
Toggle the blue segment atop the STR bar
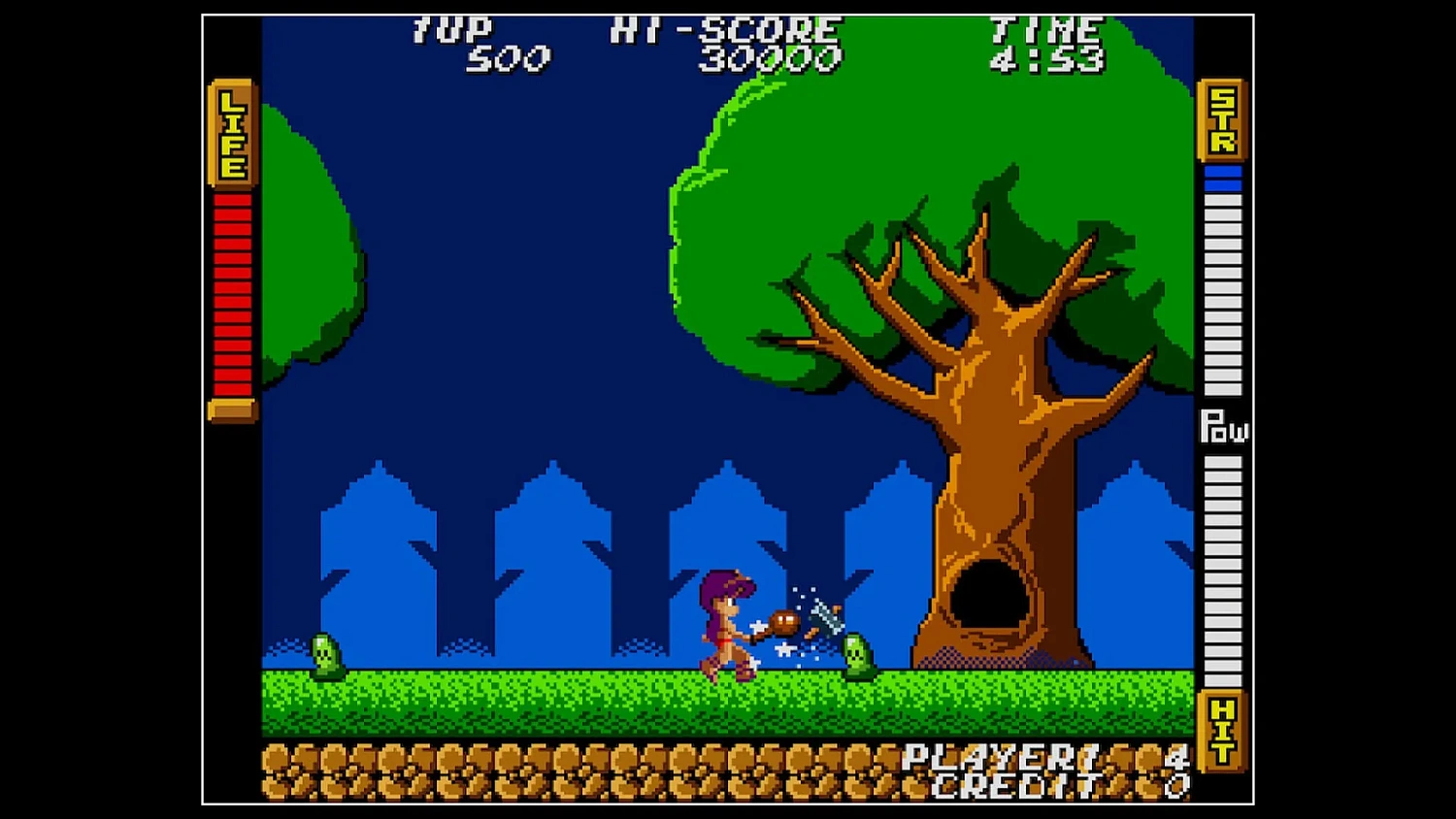pos(1221,170)
